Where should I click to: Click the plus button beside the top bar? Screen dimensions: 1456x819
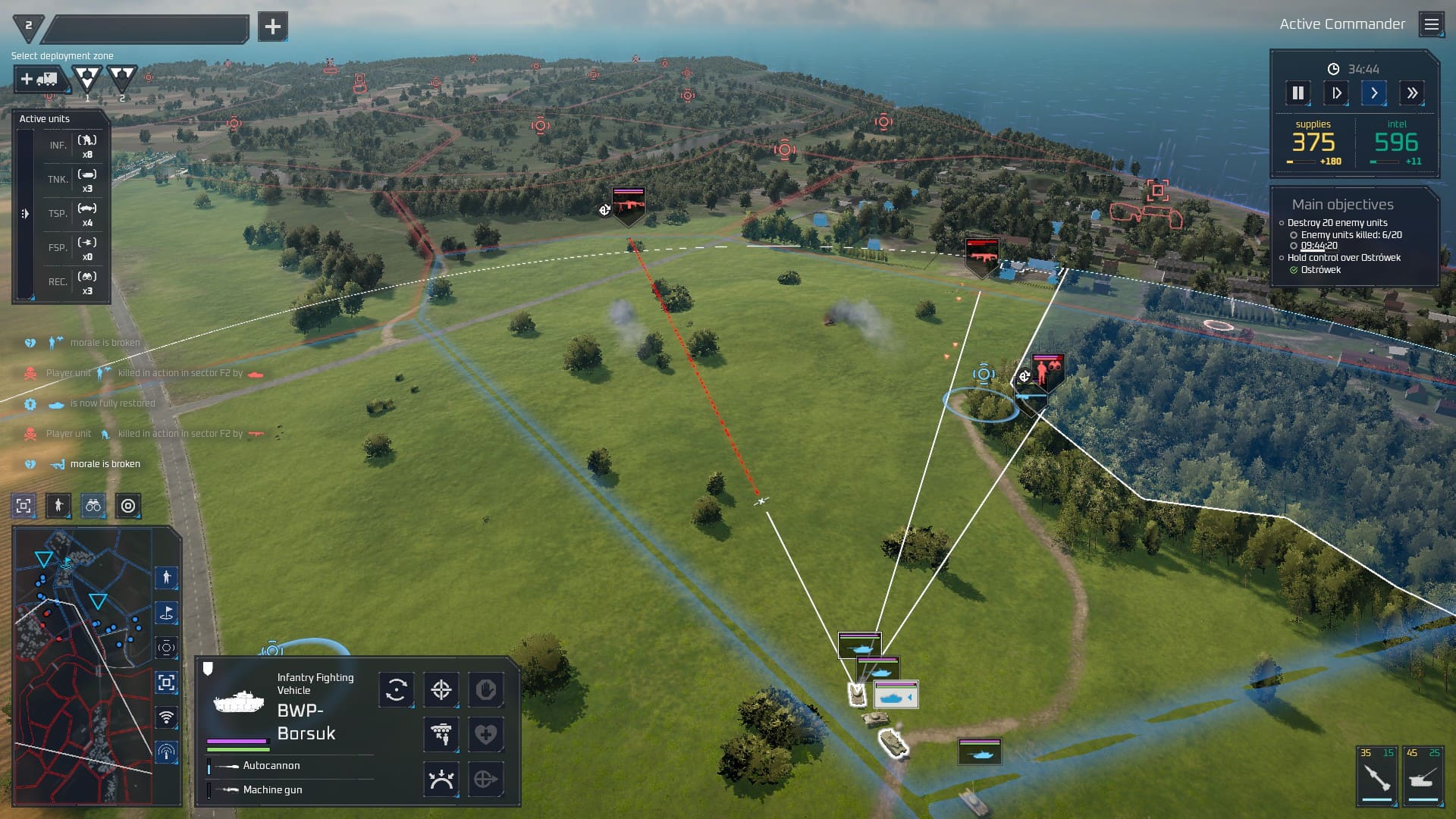coord(272,27)
